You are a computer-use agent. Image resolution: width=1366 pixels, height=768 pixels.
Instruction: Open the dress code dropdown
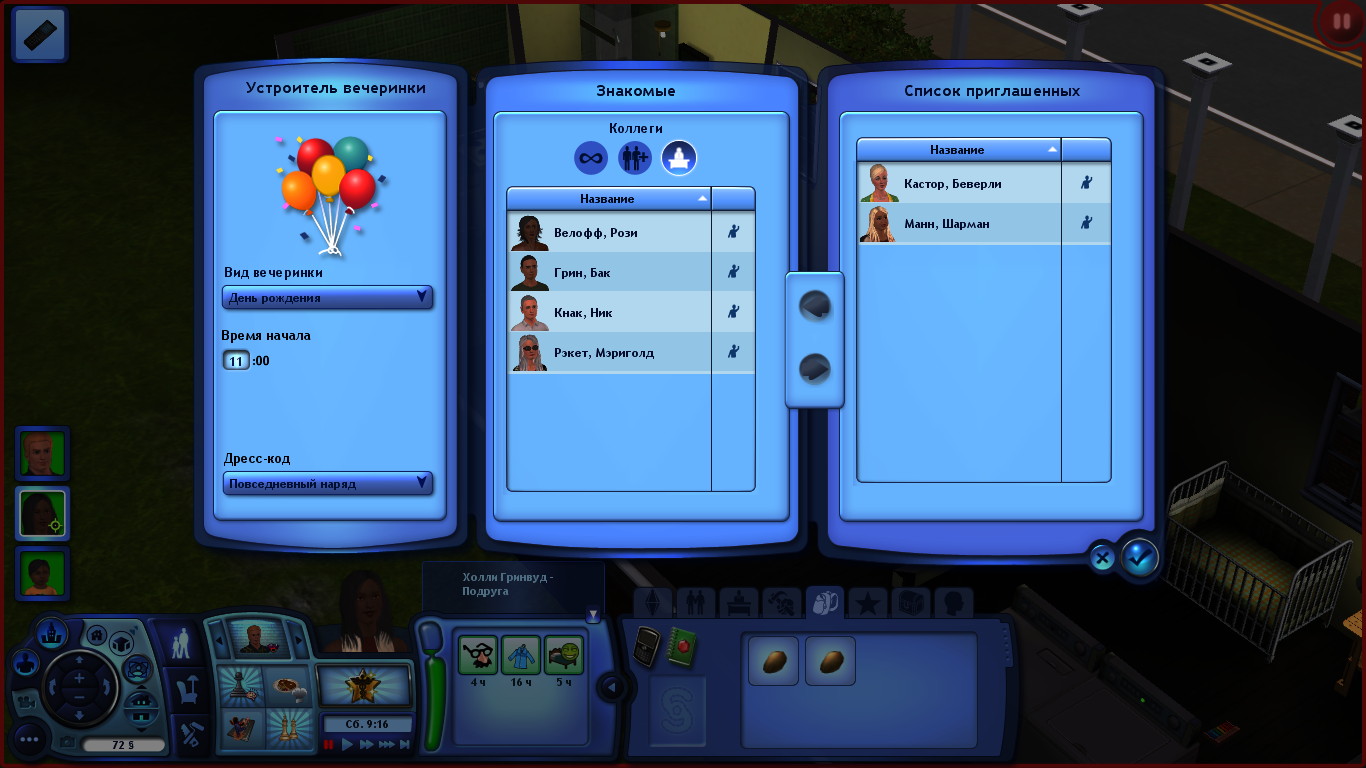[327, 484]
